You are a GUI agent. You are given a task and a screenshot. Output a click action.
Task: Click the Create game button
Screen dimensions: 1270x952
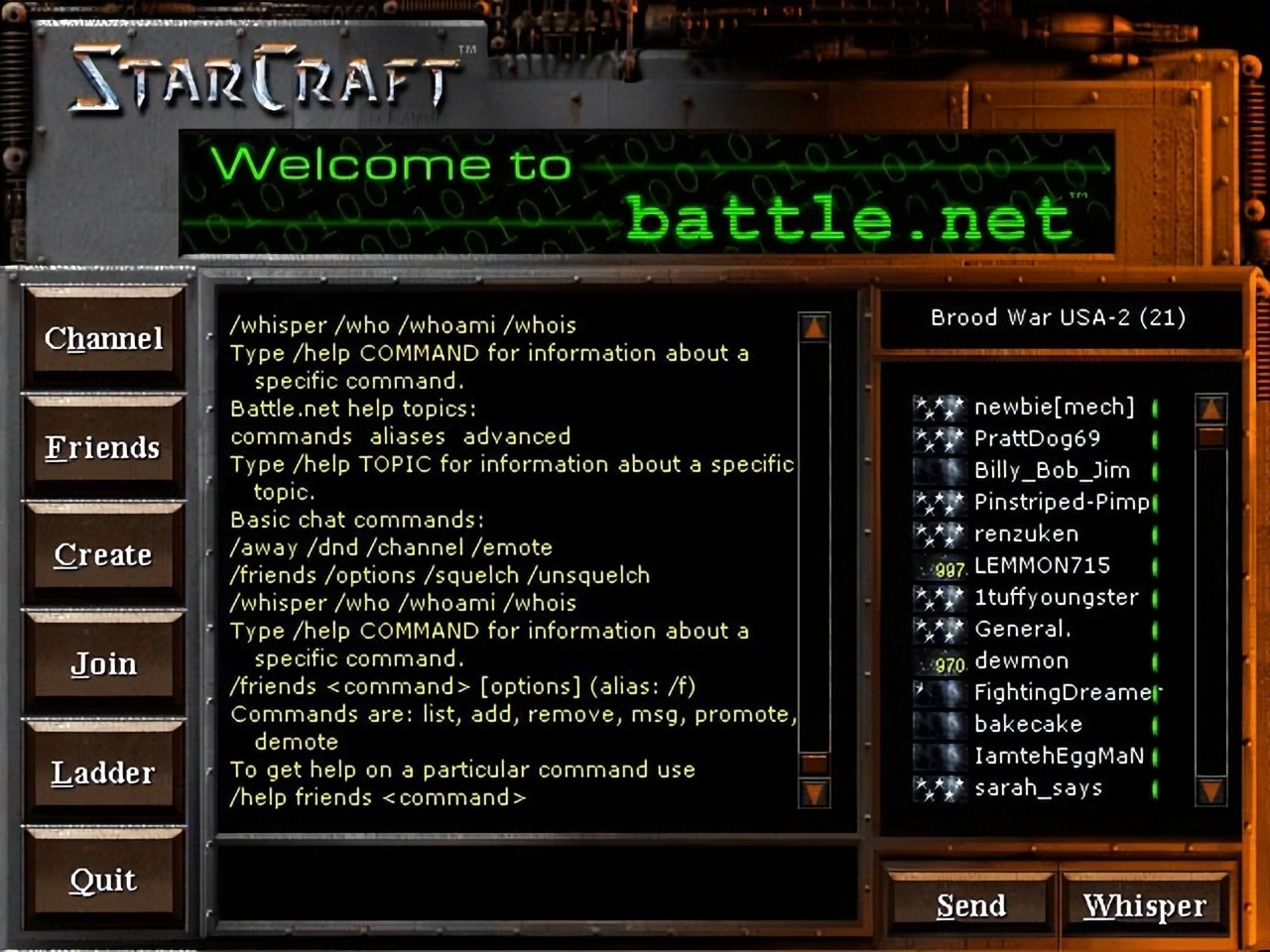[103, 555]
